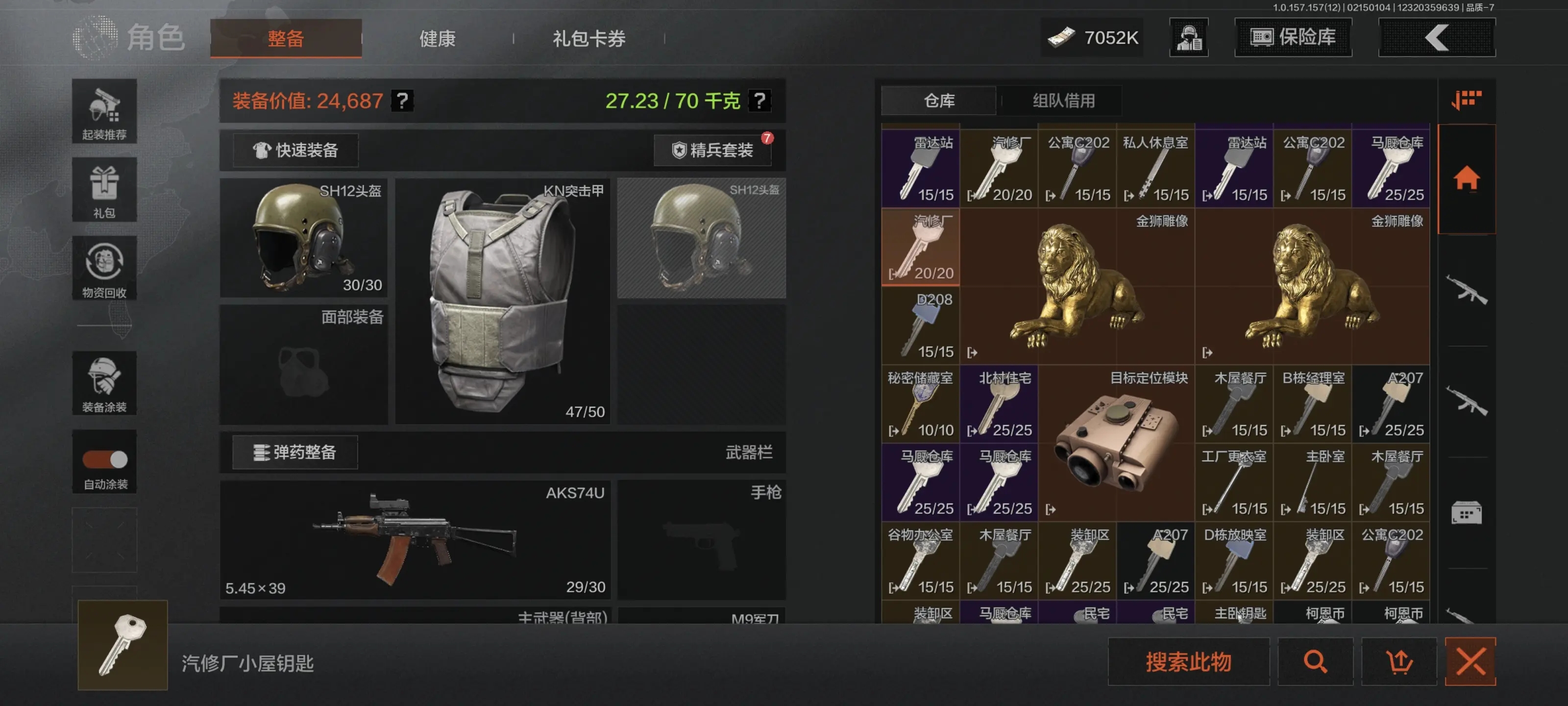This screenshot has height=706, width=1568.
Task: Open the 装备涂装 skins menu
Action: pyautogui.click(x=104, y=383)
